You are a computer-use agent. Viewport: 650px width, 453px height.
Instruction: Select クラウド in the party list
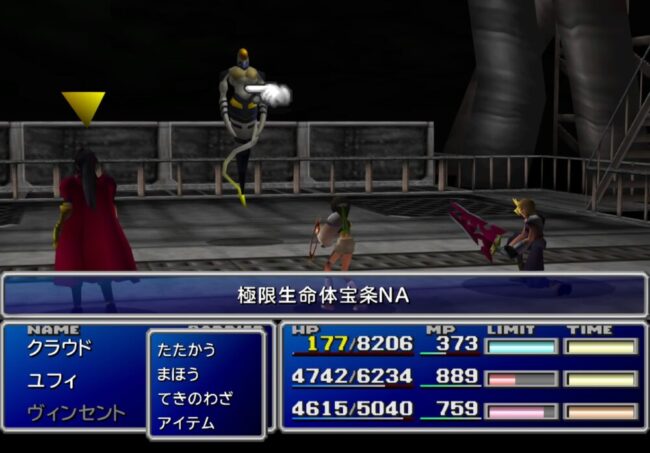pos(59,348)
